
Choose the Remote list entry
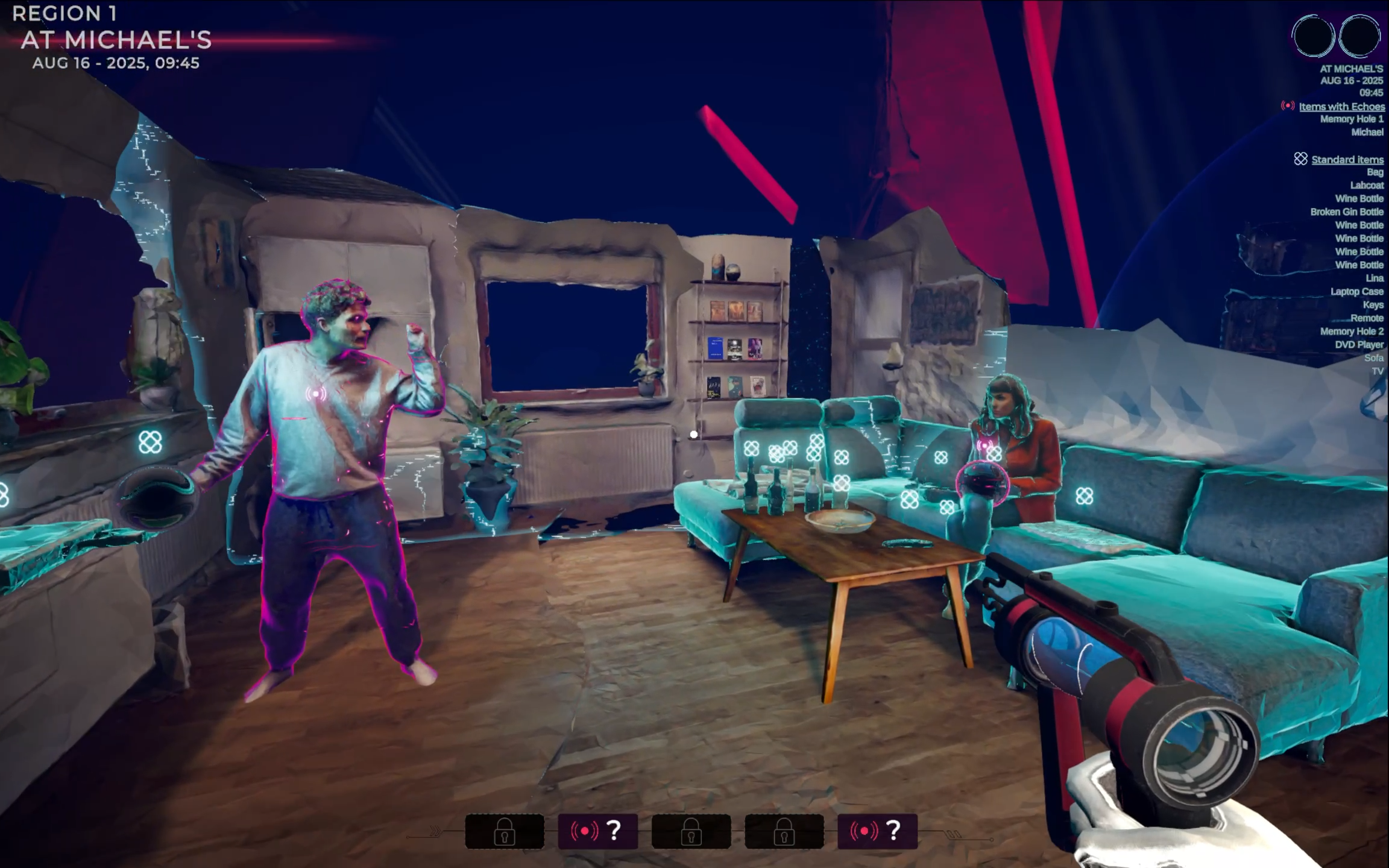[x=1367, y=318]
